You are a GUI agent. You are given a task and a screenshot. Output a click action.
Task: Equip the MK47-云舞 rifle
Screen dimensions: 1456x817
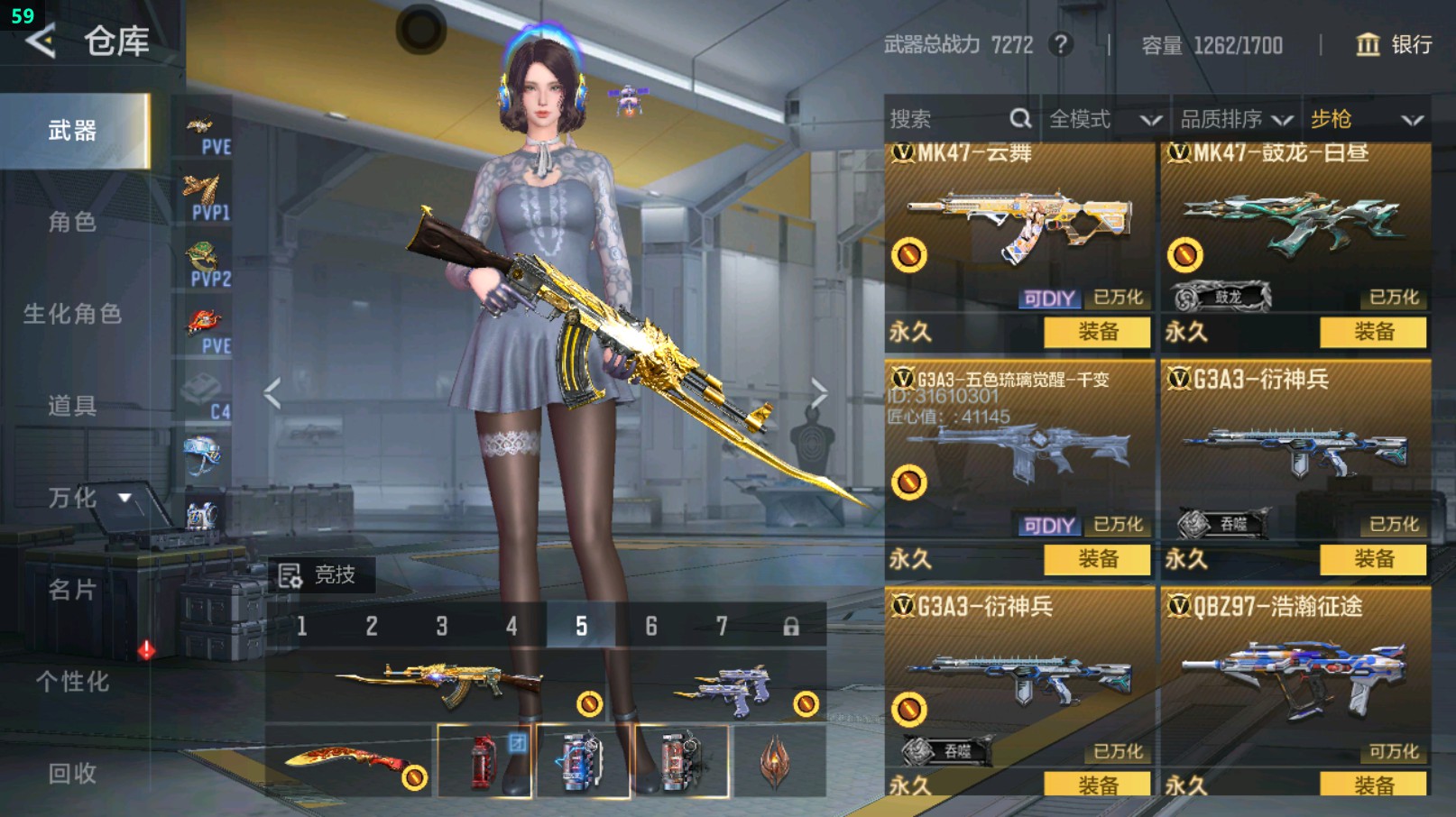(x=1097, y=332)
